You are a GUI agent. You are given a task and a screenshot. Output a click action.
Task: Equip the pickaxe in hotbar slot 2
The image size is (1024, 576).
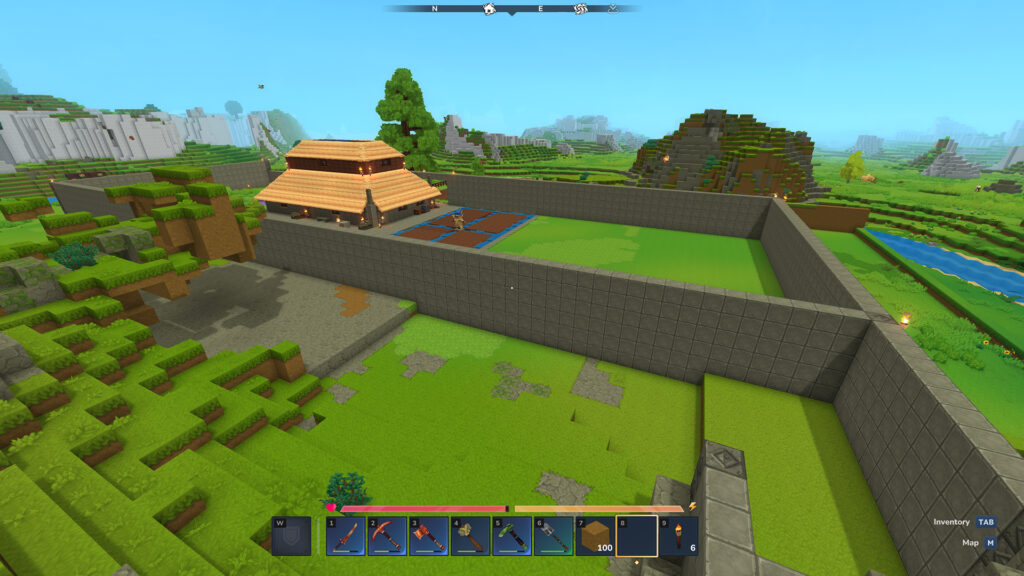coord(387,536)
